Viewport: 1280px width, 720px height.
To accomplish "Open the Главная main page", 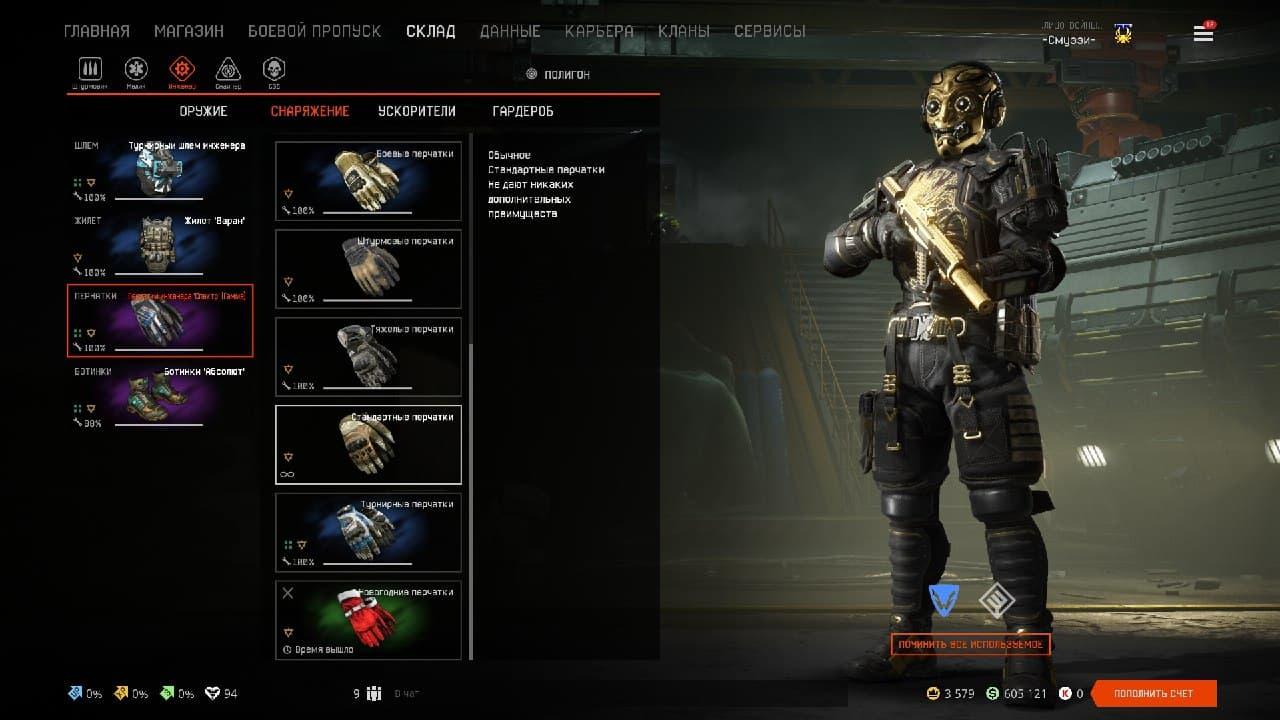I will click(x=96, y=31).
